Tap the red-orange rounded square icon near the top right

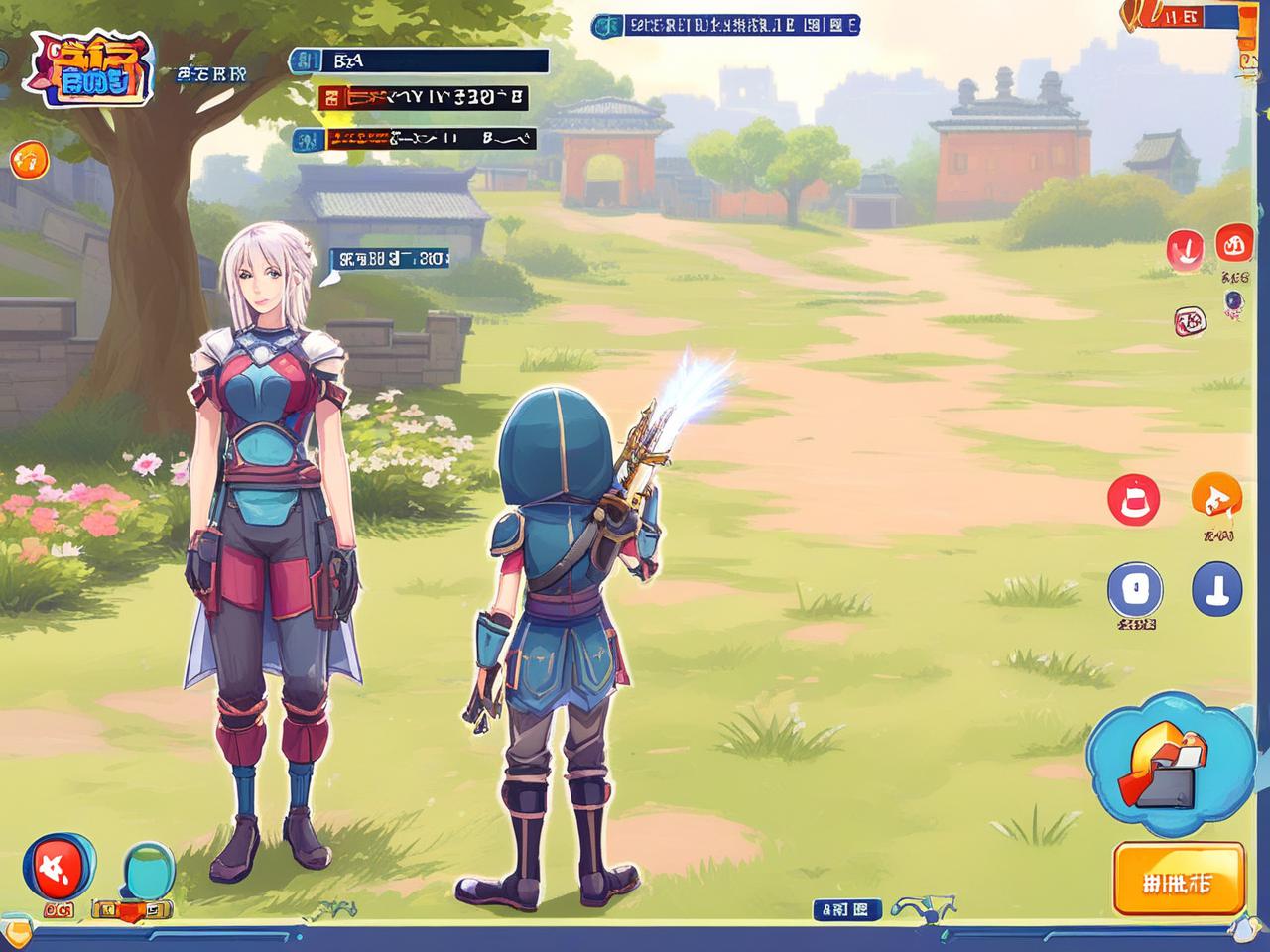point(1235,243)
